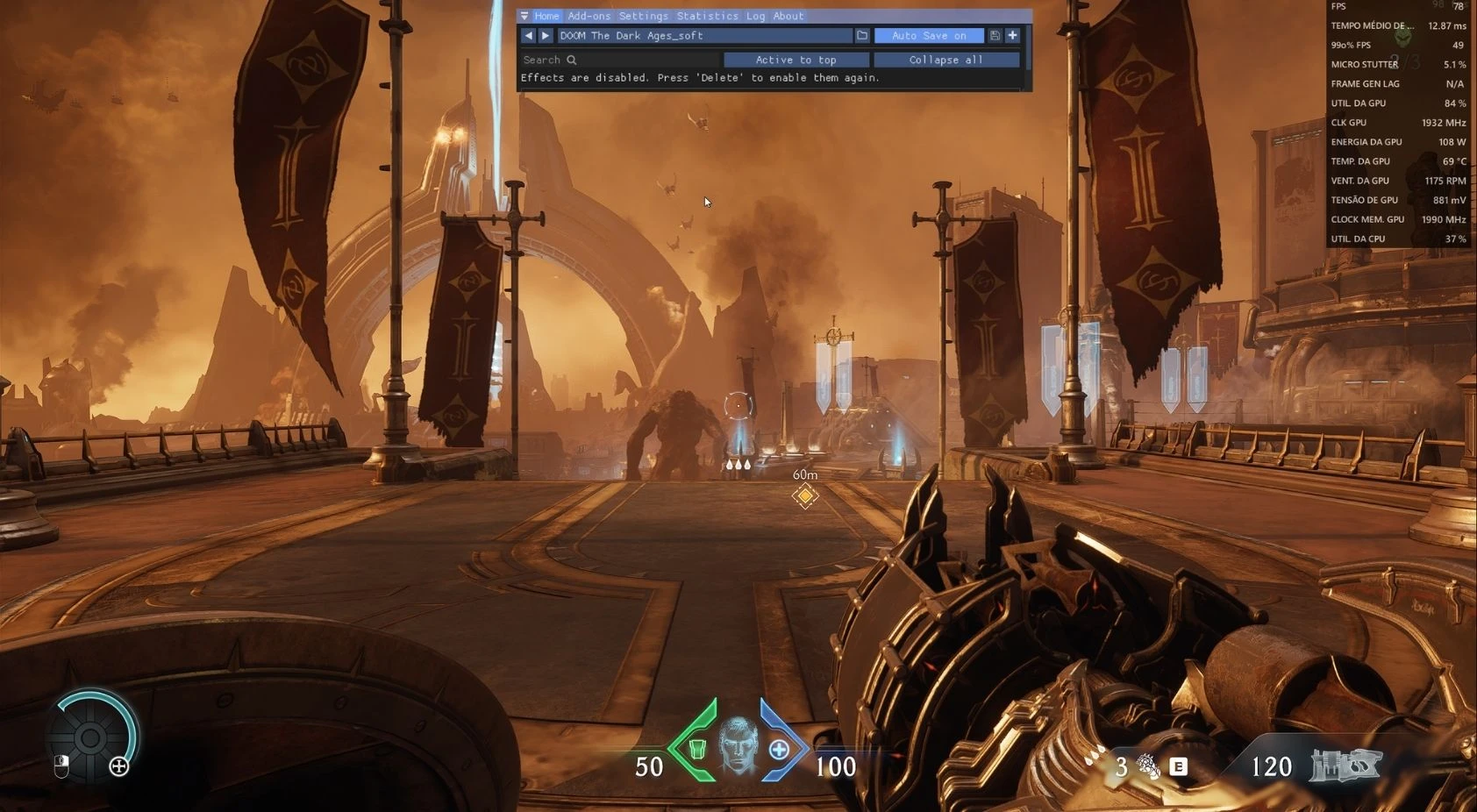
Task: Click the effects Search field
Action: [x=619, y=60]
